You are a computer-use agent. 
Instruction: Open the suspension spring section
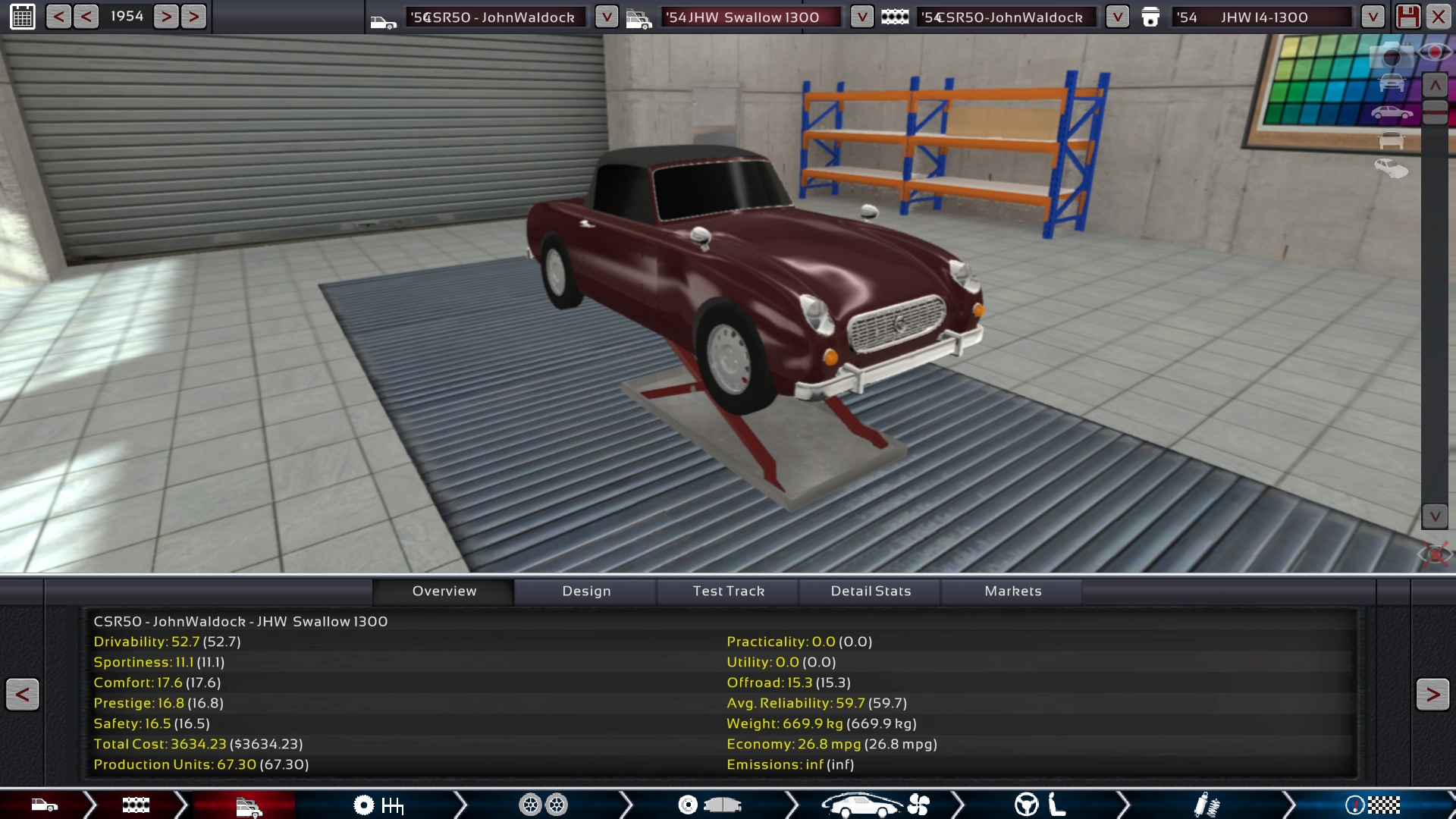coord(1206,805)
